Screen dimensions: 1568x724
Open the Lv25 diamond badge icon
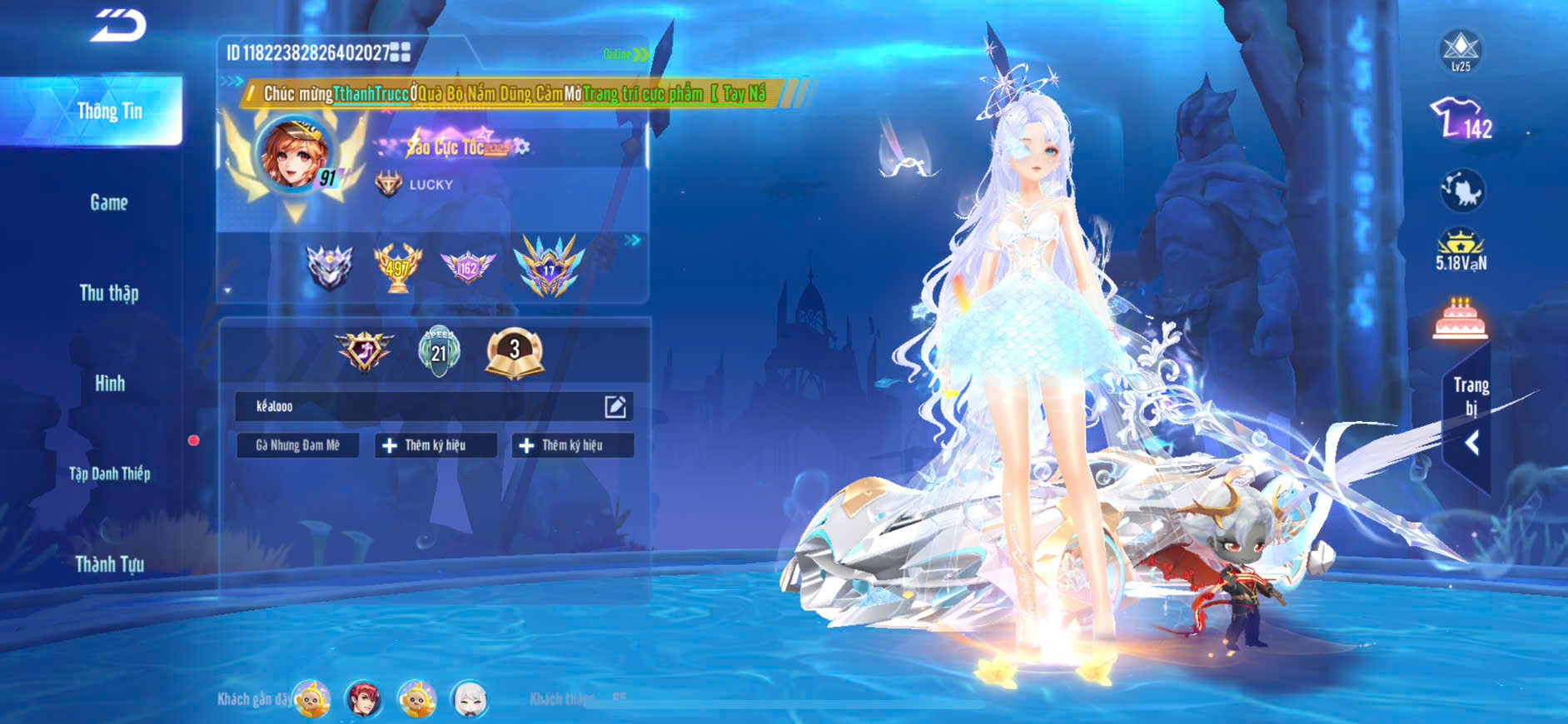pyautogui.click(x=1461, y=50)
